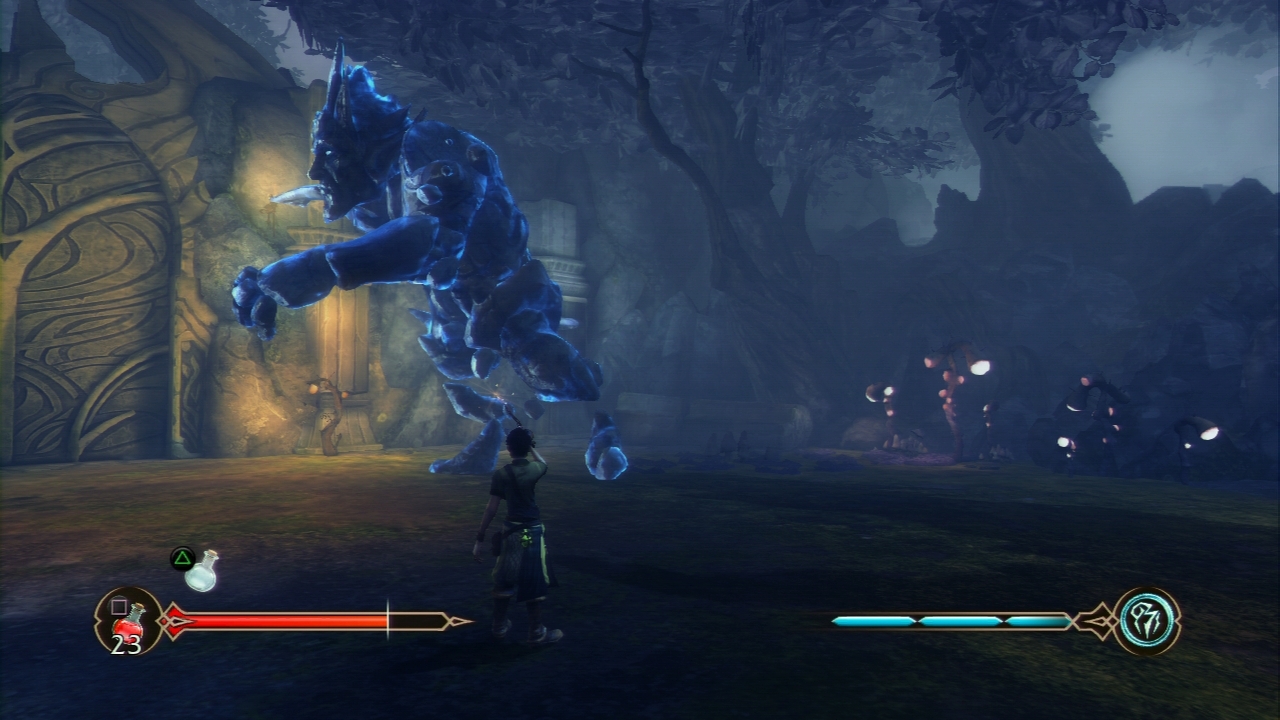1280x720 pixels.
Task: Activate the cyan magic spell emblem
Action: click(x=1146, y=621)
